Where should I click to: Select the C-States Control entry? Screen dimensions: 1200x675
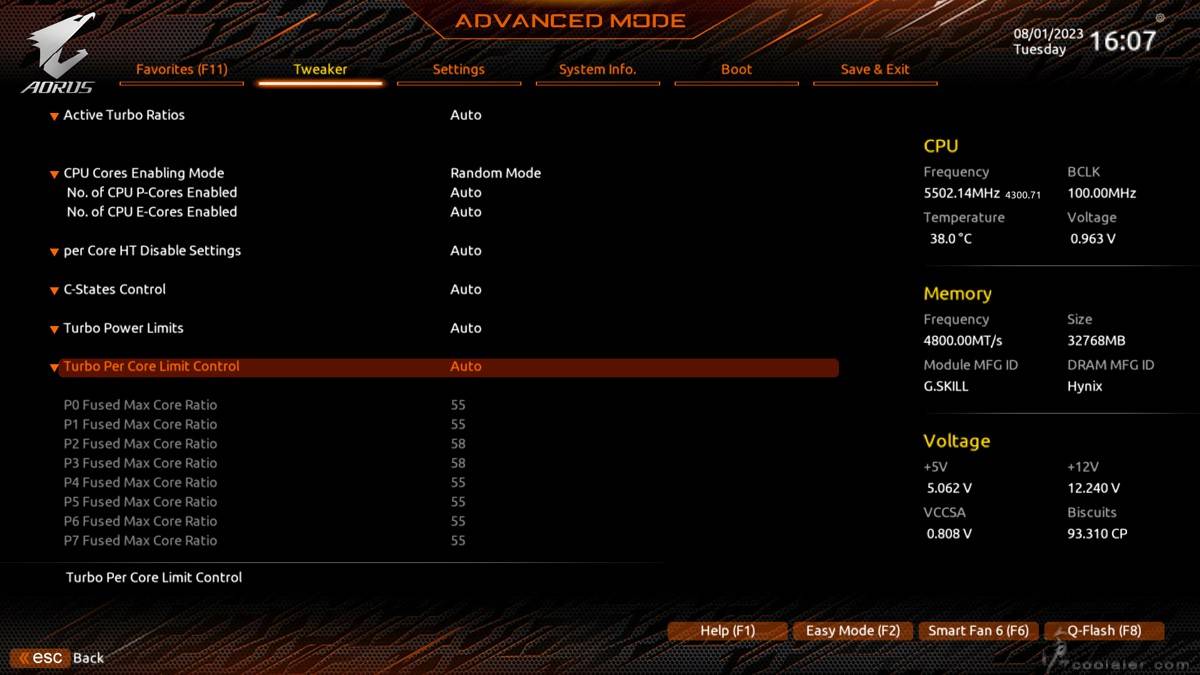point(114,289)
